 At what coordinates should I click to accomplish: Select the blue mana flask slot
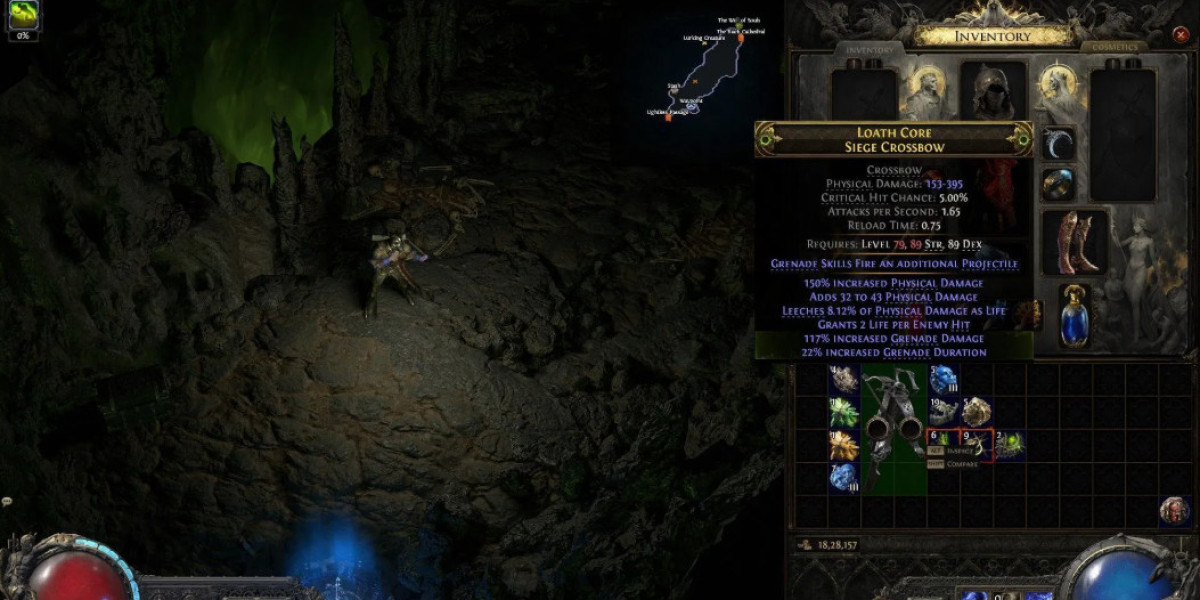point(1075,317)
